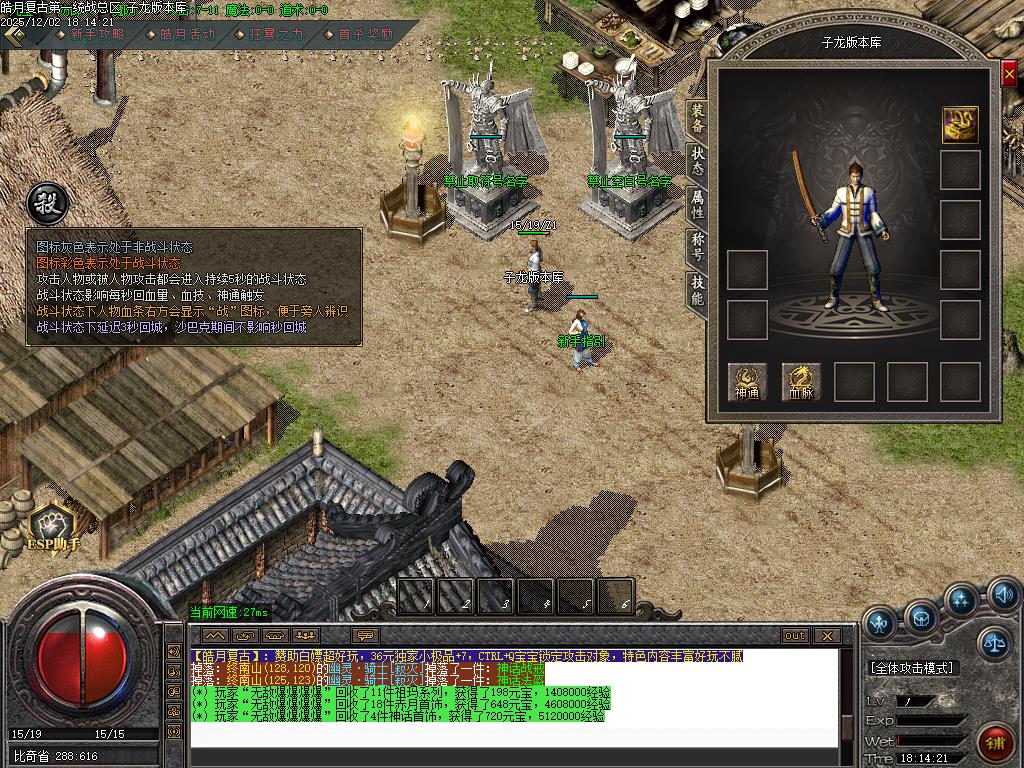
Task: Open the 皓月活动 events menu
Action: click(x=187, y=34)
